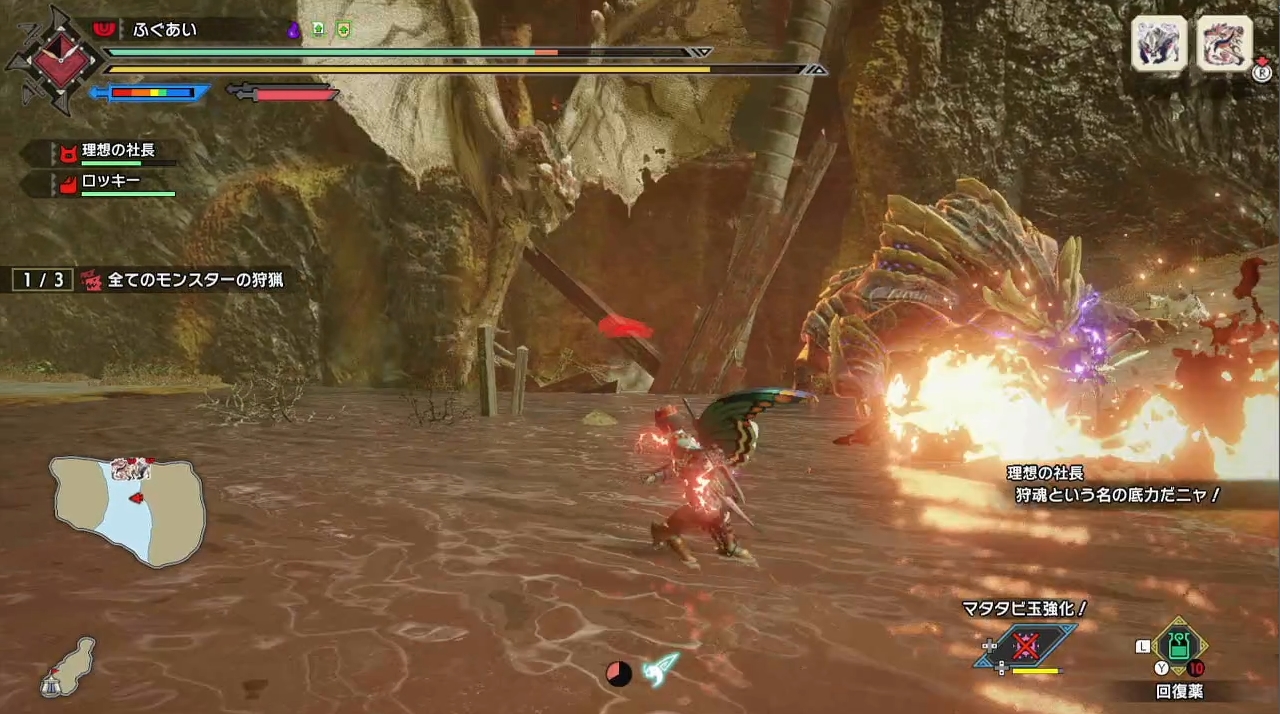This screenshot has height=714, width=1280.
Task: Select party member 理想の社長
Action: click(118, 151)
